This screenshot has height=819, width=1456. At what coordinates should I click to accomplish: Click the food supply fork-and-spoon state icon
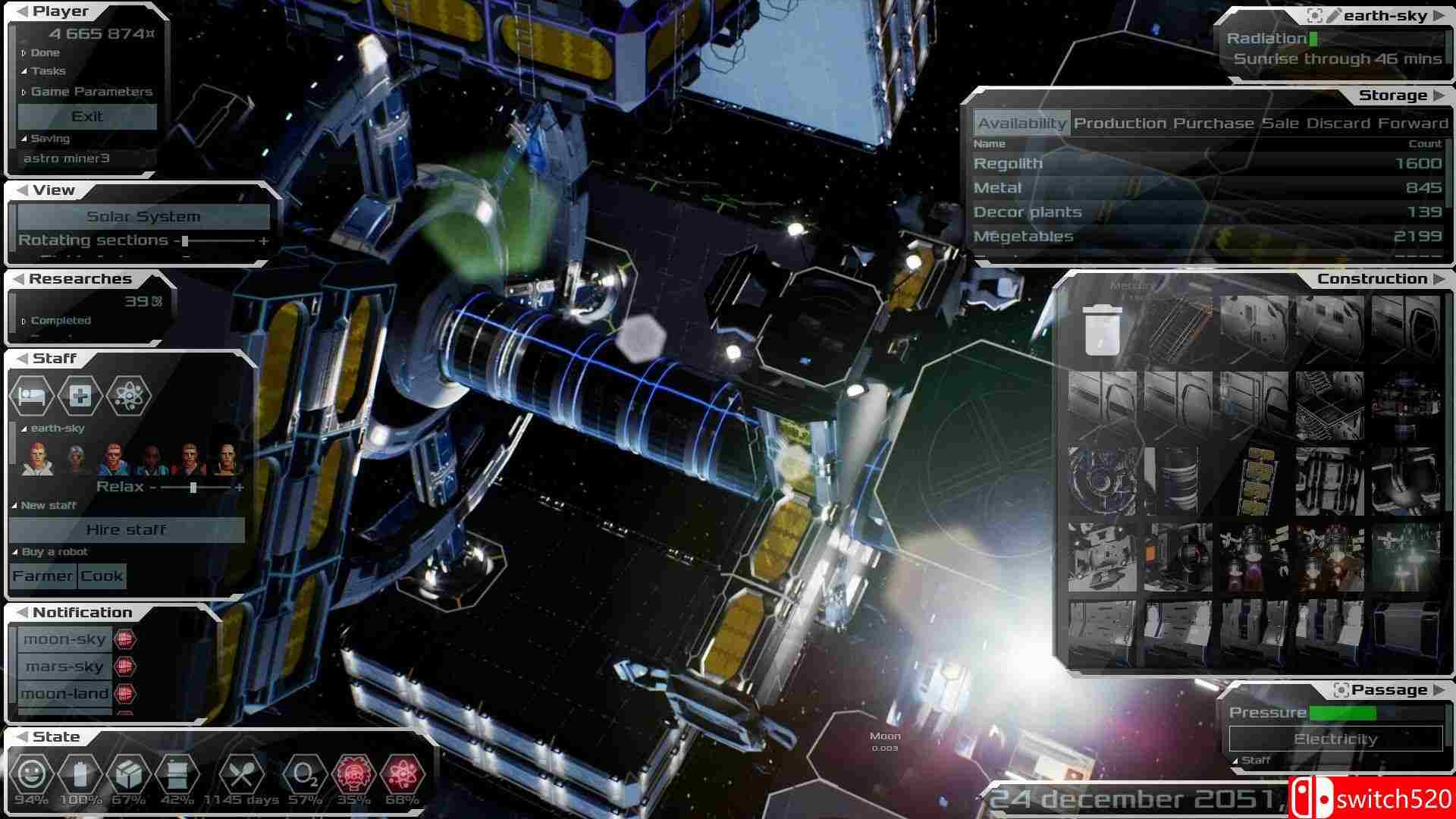point(243,775)
